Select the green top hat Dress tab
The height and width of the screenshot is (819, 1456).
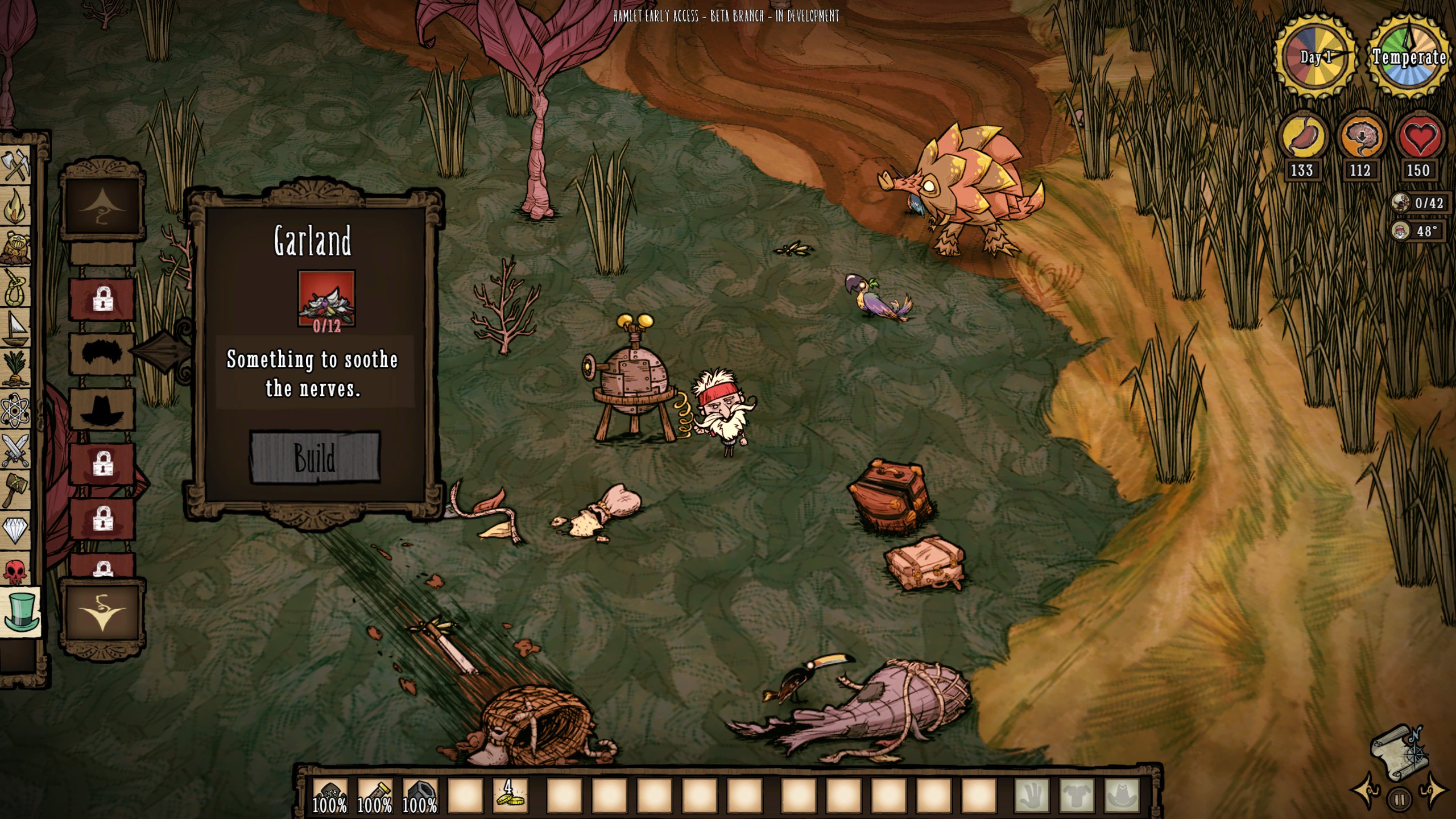[21, 611]
